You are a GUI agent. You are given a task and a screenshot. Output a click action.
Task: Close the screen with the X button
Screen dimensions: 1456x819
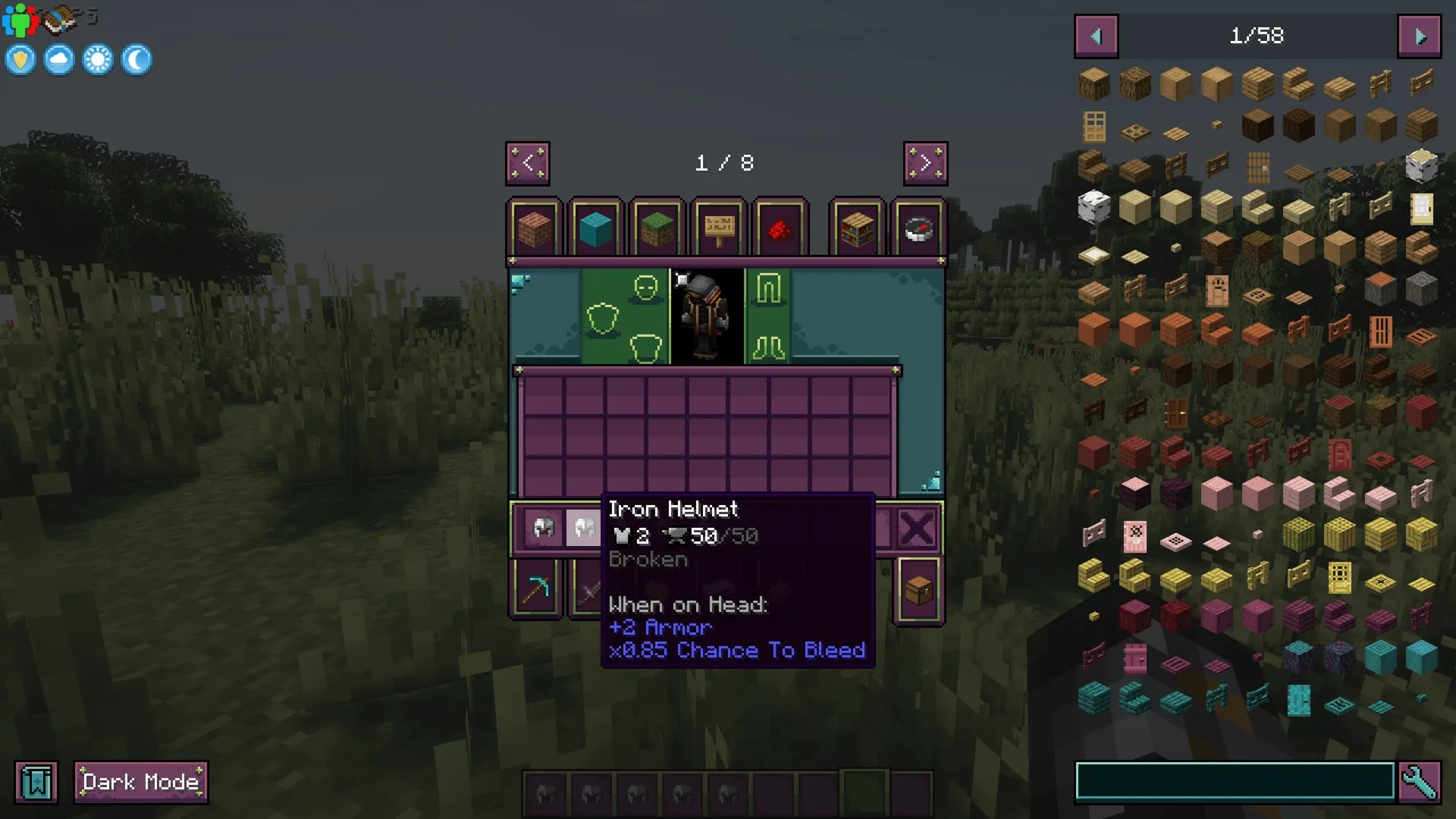(918, 529)
